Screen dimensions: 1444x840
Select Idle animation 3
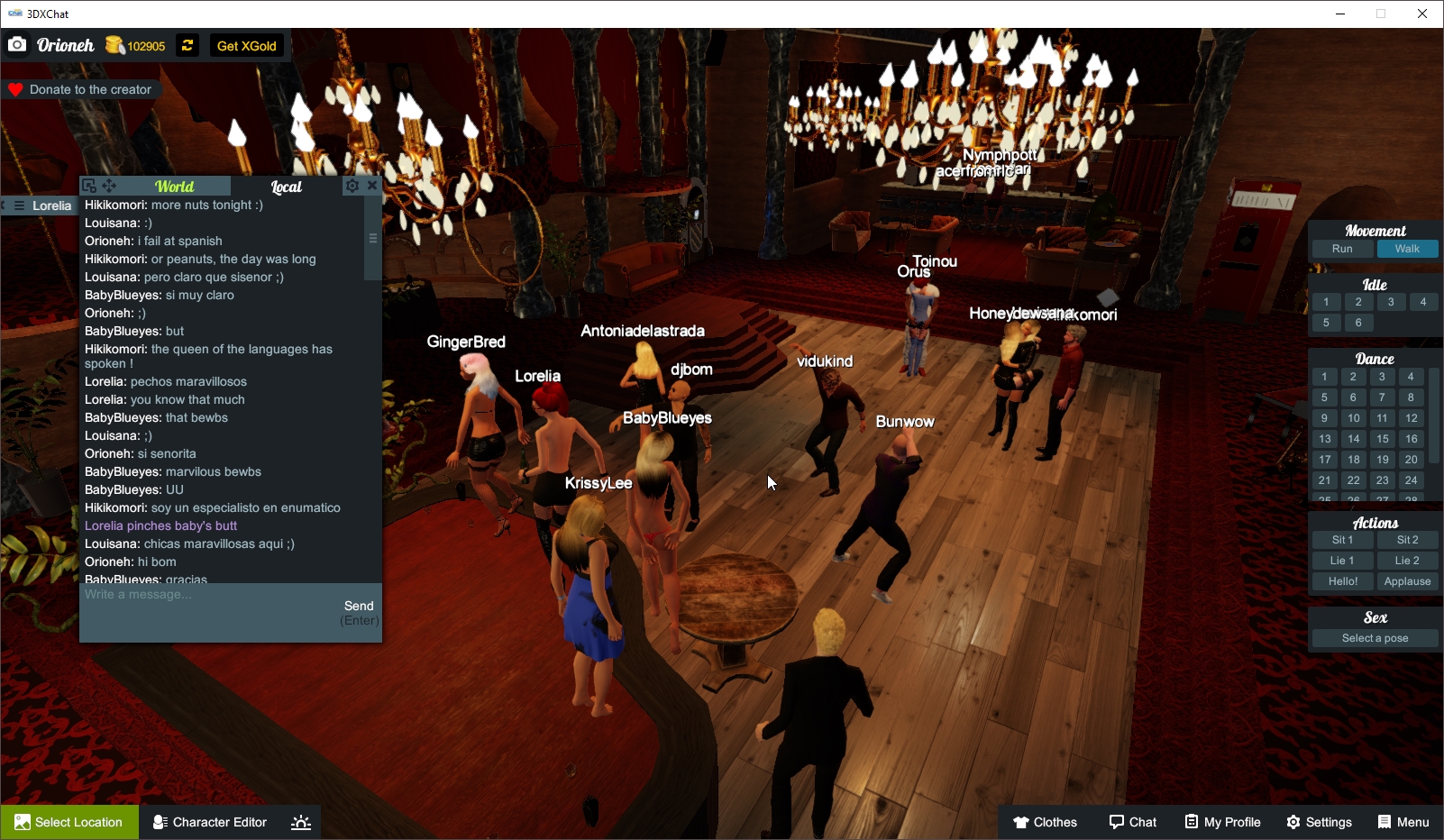coord(1391,302)
